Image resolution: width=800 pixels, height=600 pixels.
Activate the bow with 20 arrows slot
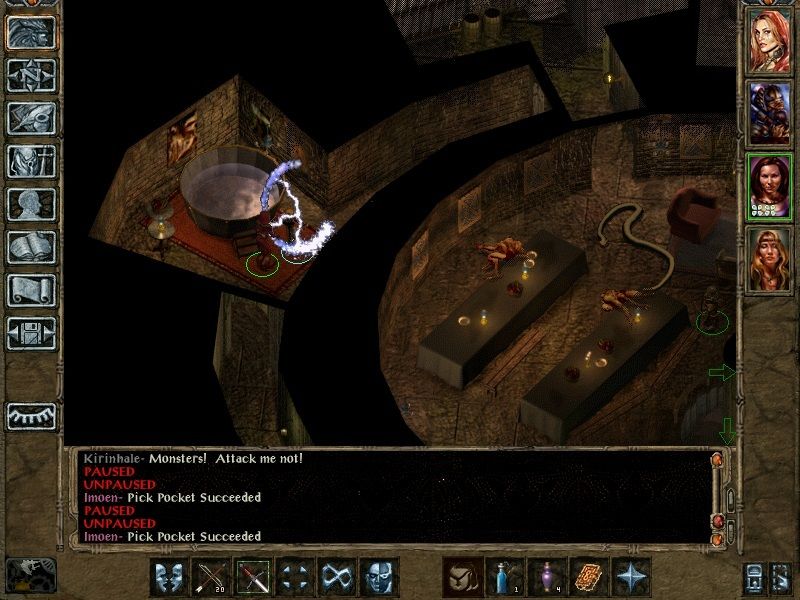tap(211, 577)
